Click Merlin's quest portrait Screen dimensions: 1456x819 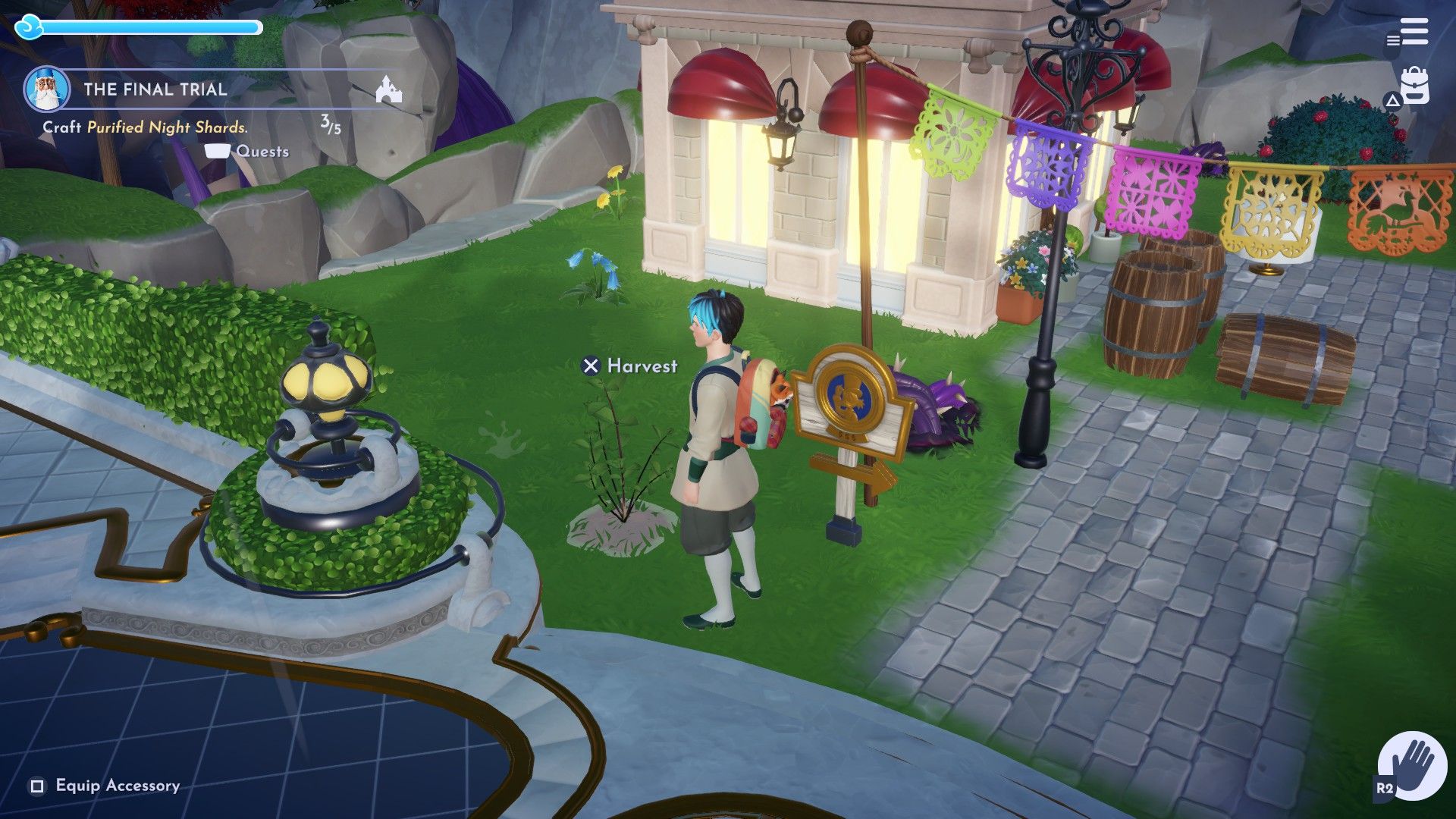(x=47, y=89)
